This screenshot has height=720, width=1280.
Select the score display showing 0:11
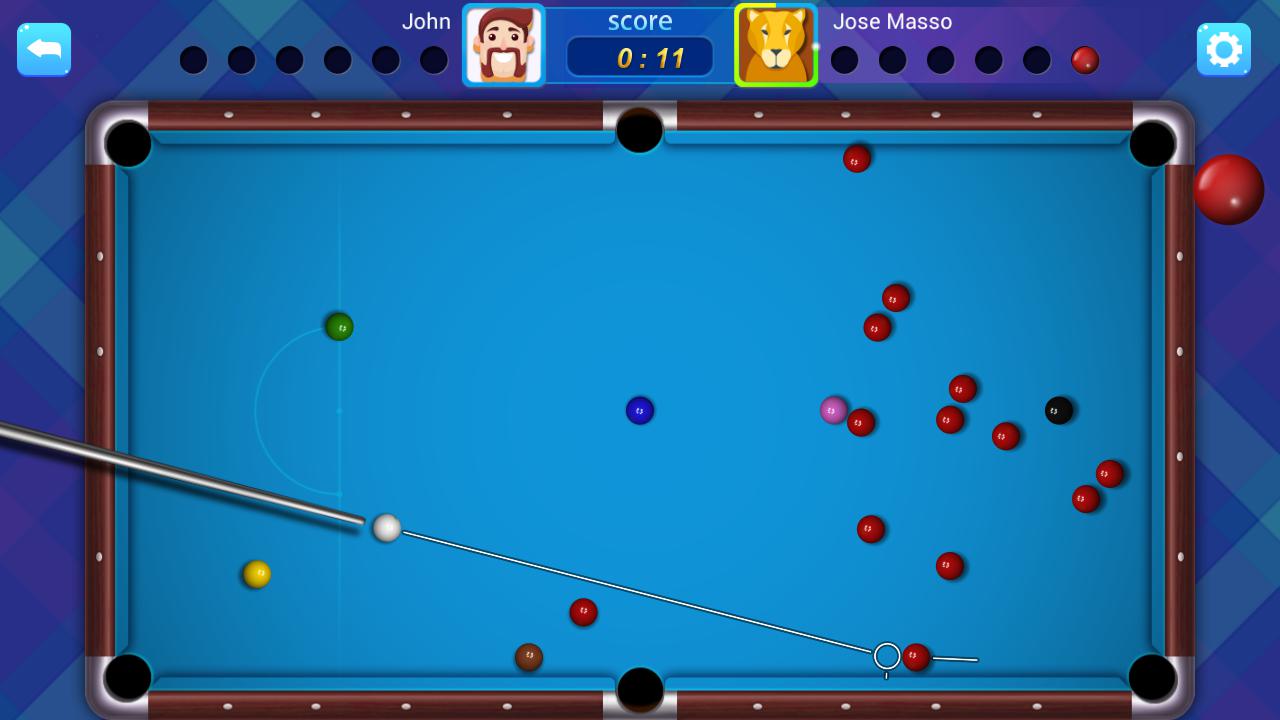coord(640,57)
